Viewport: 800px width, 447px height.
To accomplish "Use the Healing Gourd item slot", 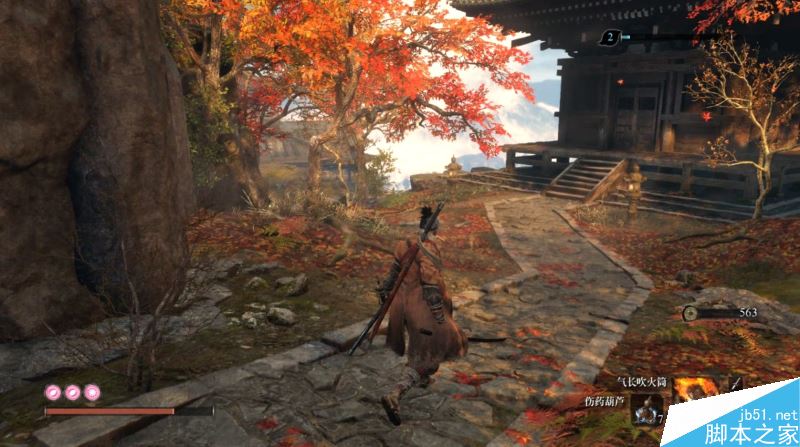I will pos(646,411).
